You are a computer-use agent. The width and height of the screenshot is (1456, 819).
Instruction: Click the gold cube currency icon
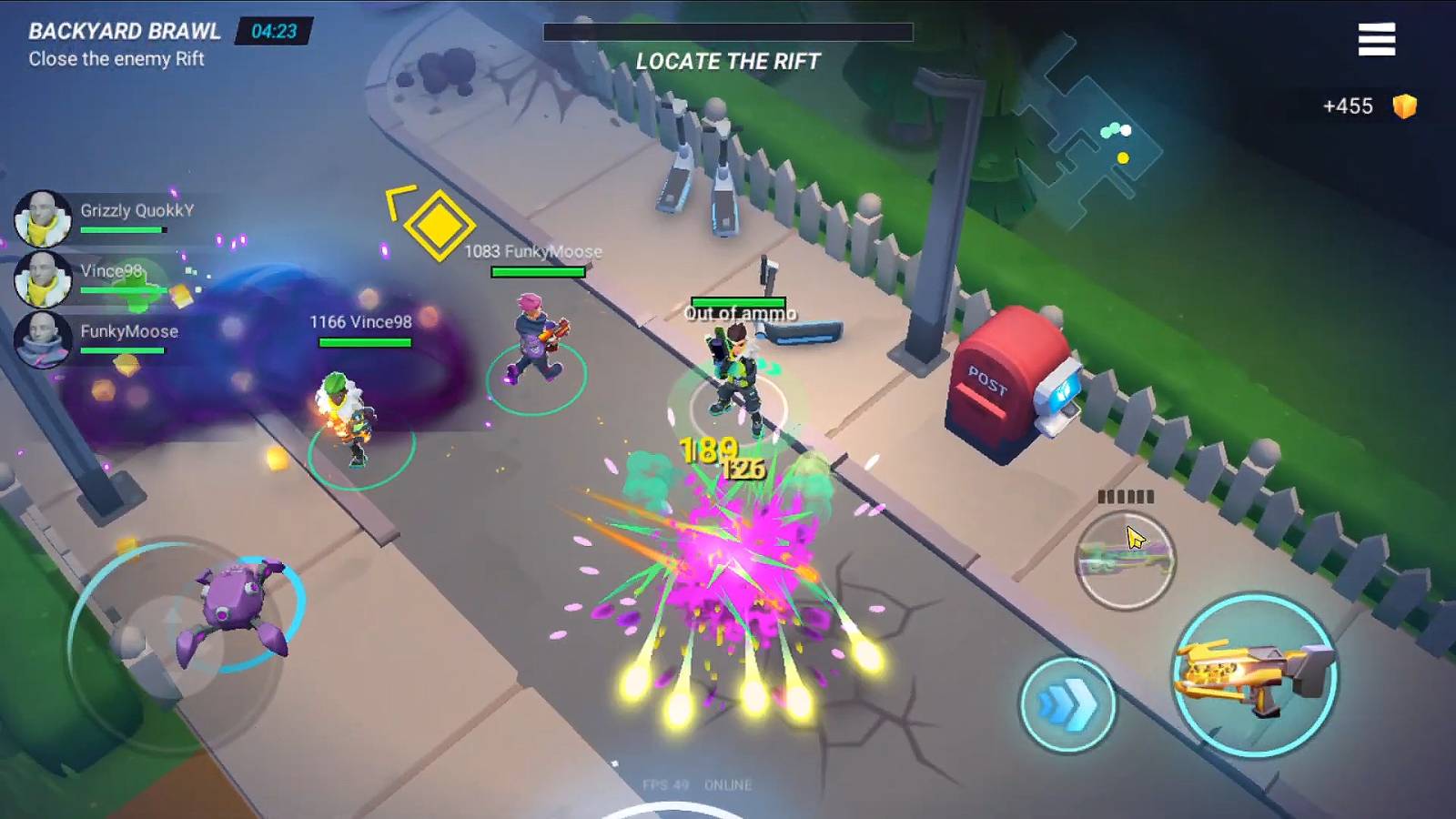[1406, 106]
